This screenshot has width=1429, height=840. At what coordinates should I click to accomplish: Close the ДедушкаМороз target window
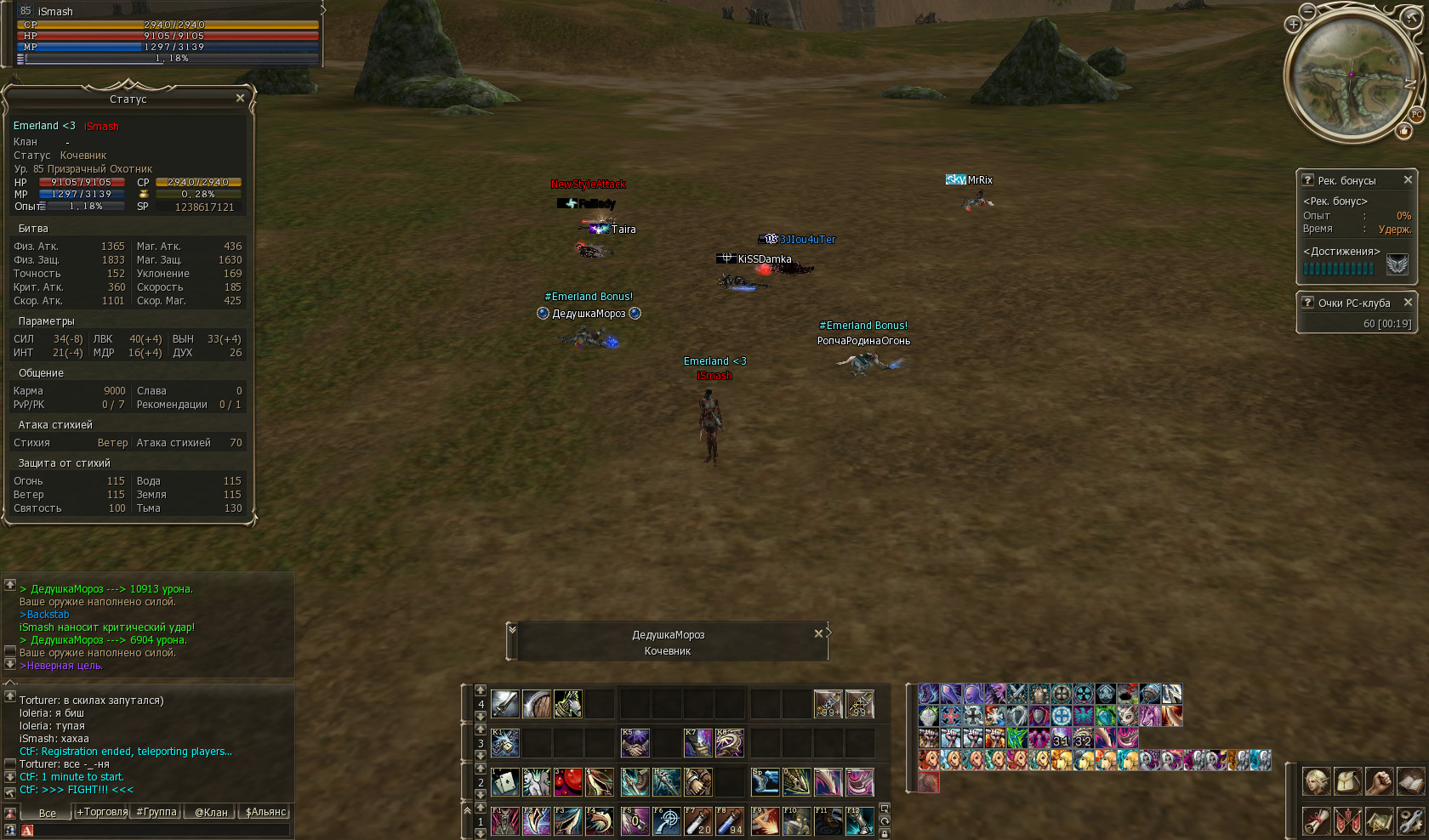(x=818, y=633)
